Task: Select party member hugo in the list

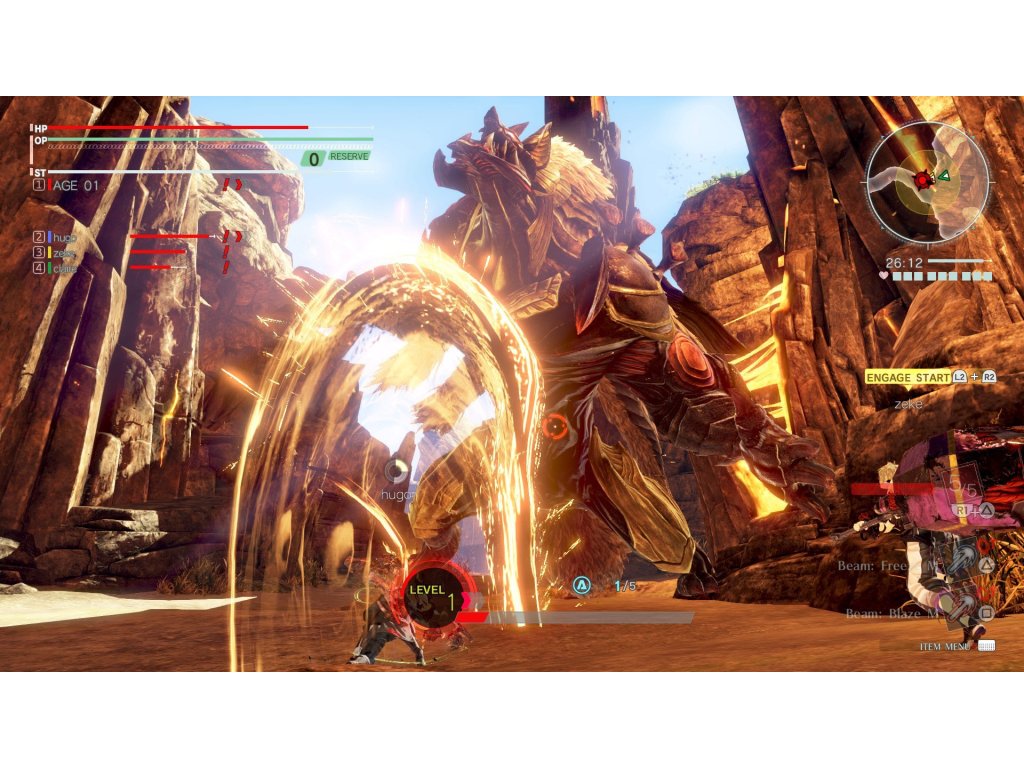Action: [x=62, y=237]
